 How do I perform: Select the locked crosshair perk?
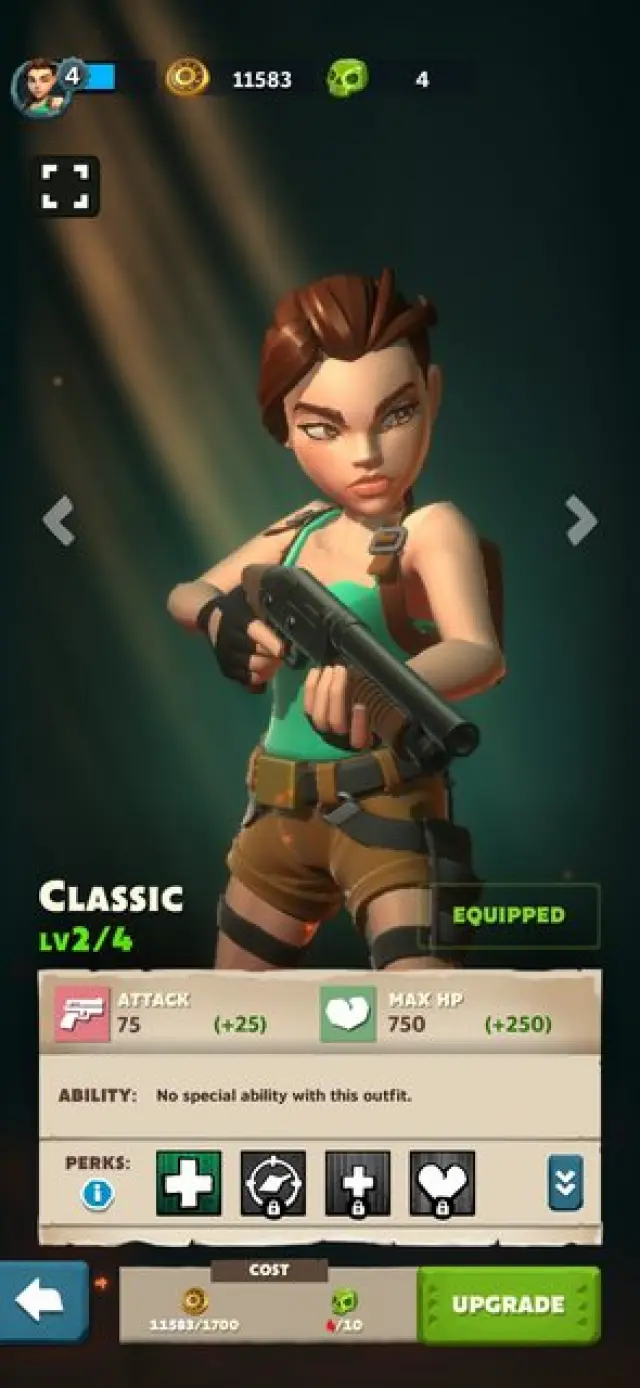tap(273, 1183)
